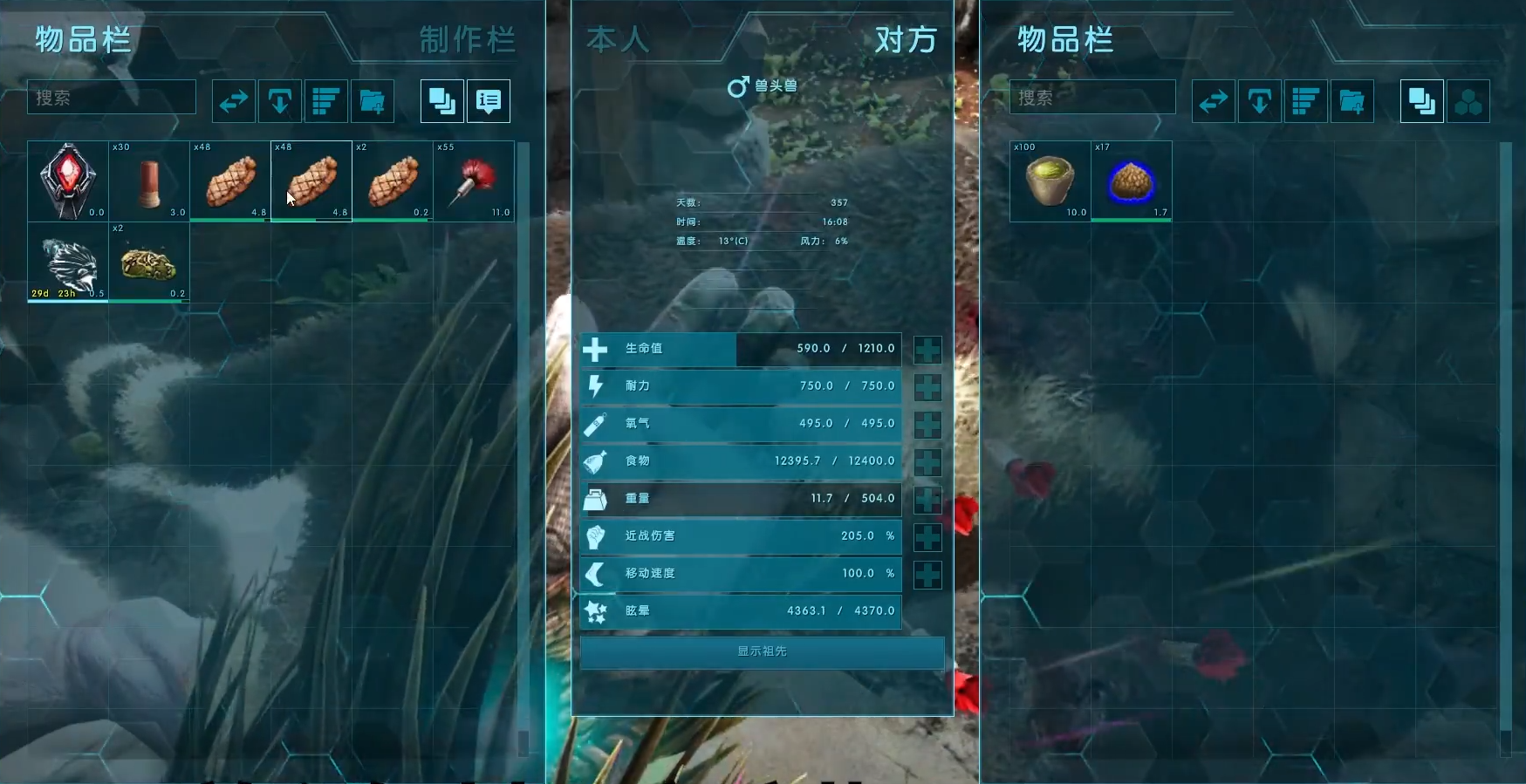The width and height of the screenshot is (1526, 784).
Task: Open sorting options in left inventory toolbar
Action: click(325, 101)
